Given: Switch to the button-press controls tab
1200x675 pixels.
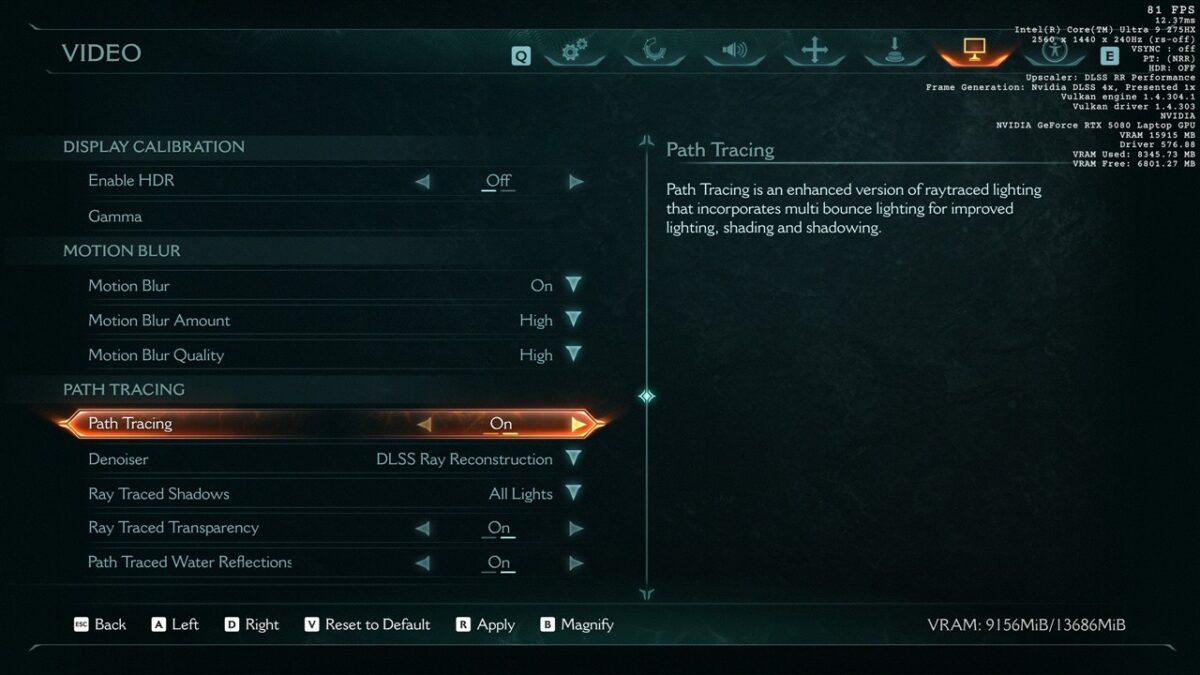Looking at the screenshot, I should coord(894,51).
